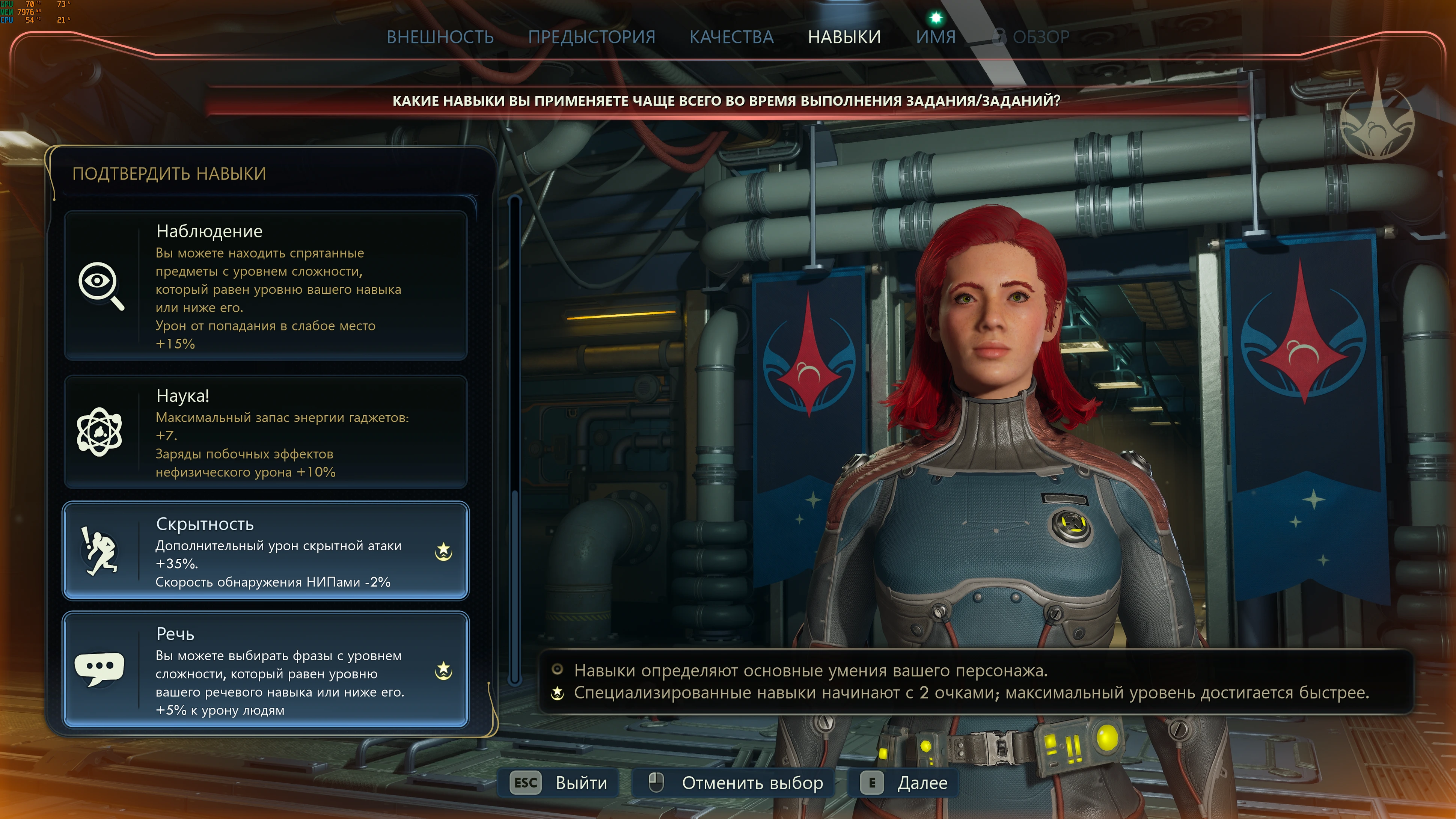Deselect the Речь skill card

point(266,670)
